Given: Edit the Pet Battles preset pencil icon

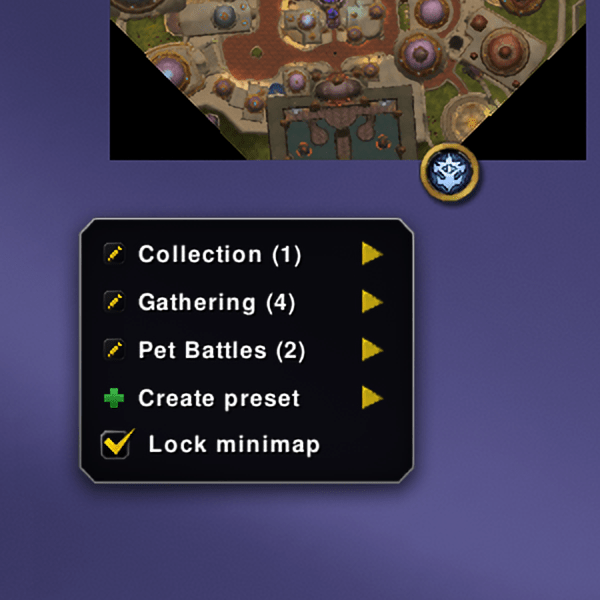Looking at the screenshot, I should pos(113,350).
